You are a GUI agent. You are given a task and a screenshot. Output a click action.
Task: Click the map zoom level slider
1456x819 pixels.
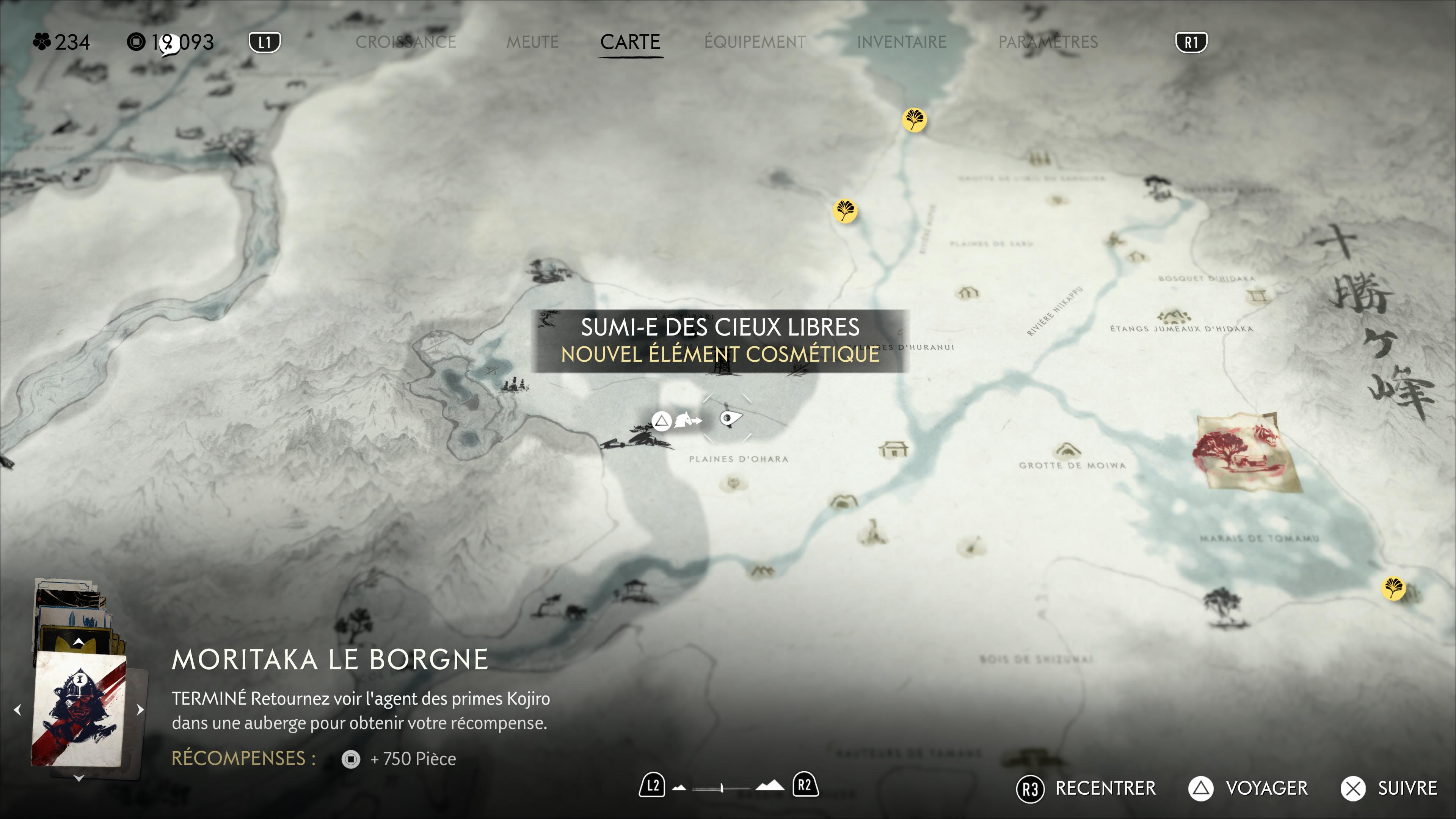click(x=722, y=788)
